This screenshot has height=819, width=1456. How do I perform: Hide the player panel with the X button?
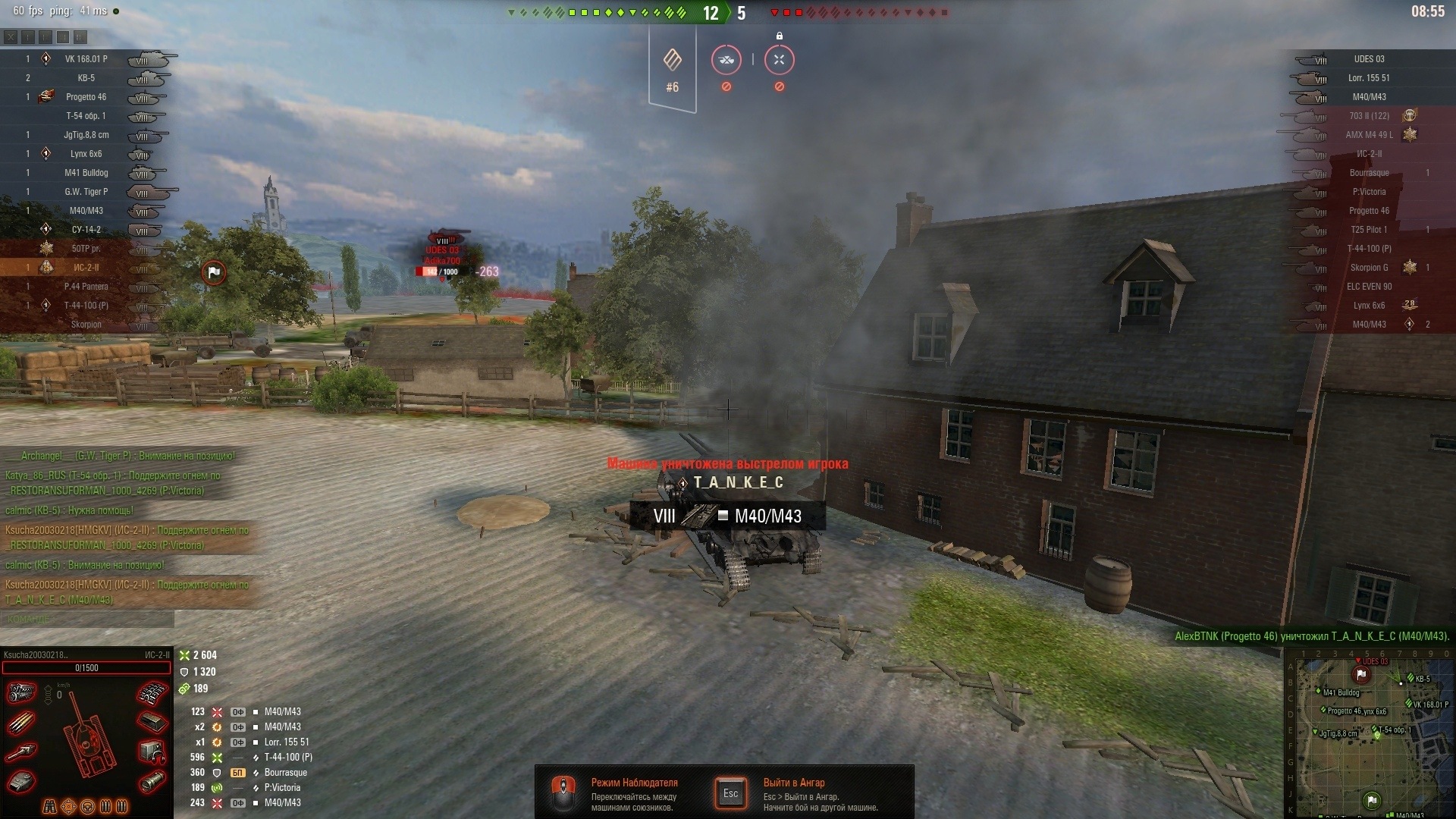tap(11, 36)
